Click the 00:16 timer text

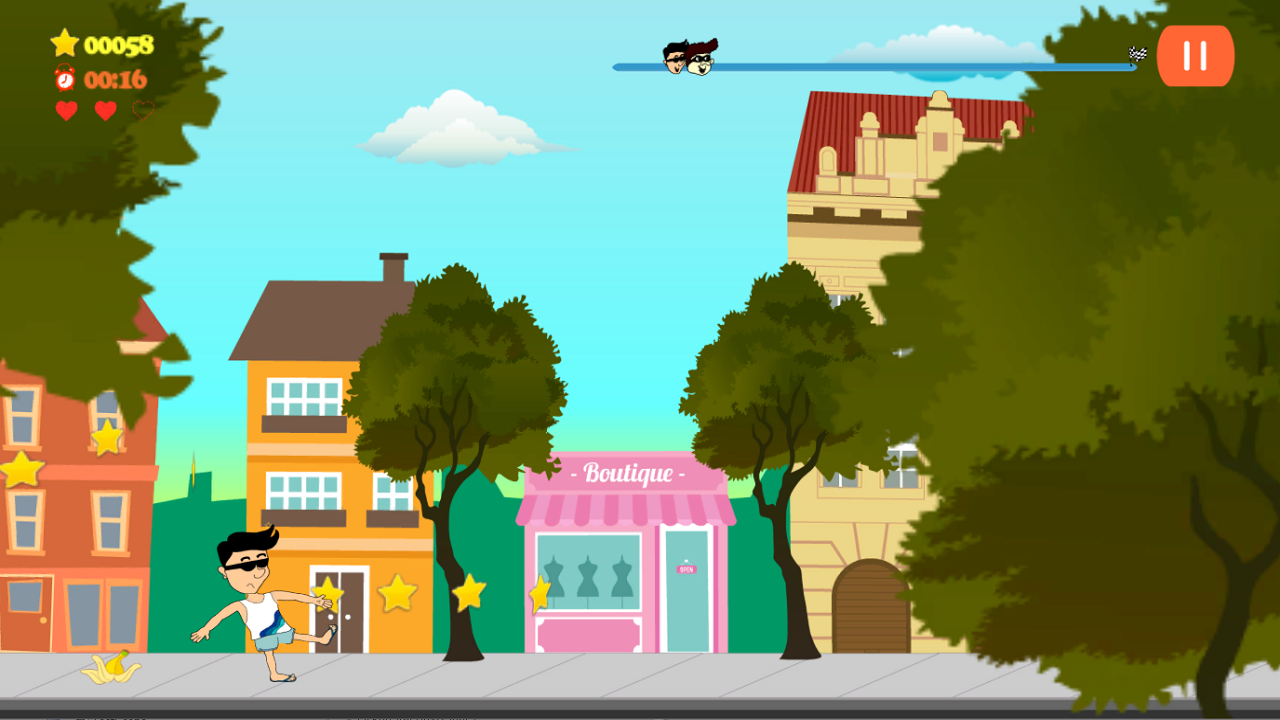pos(117,80)
